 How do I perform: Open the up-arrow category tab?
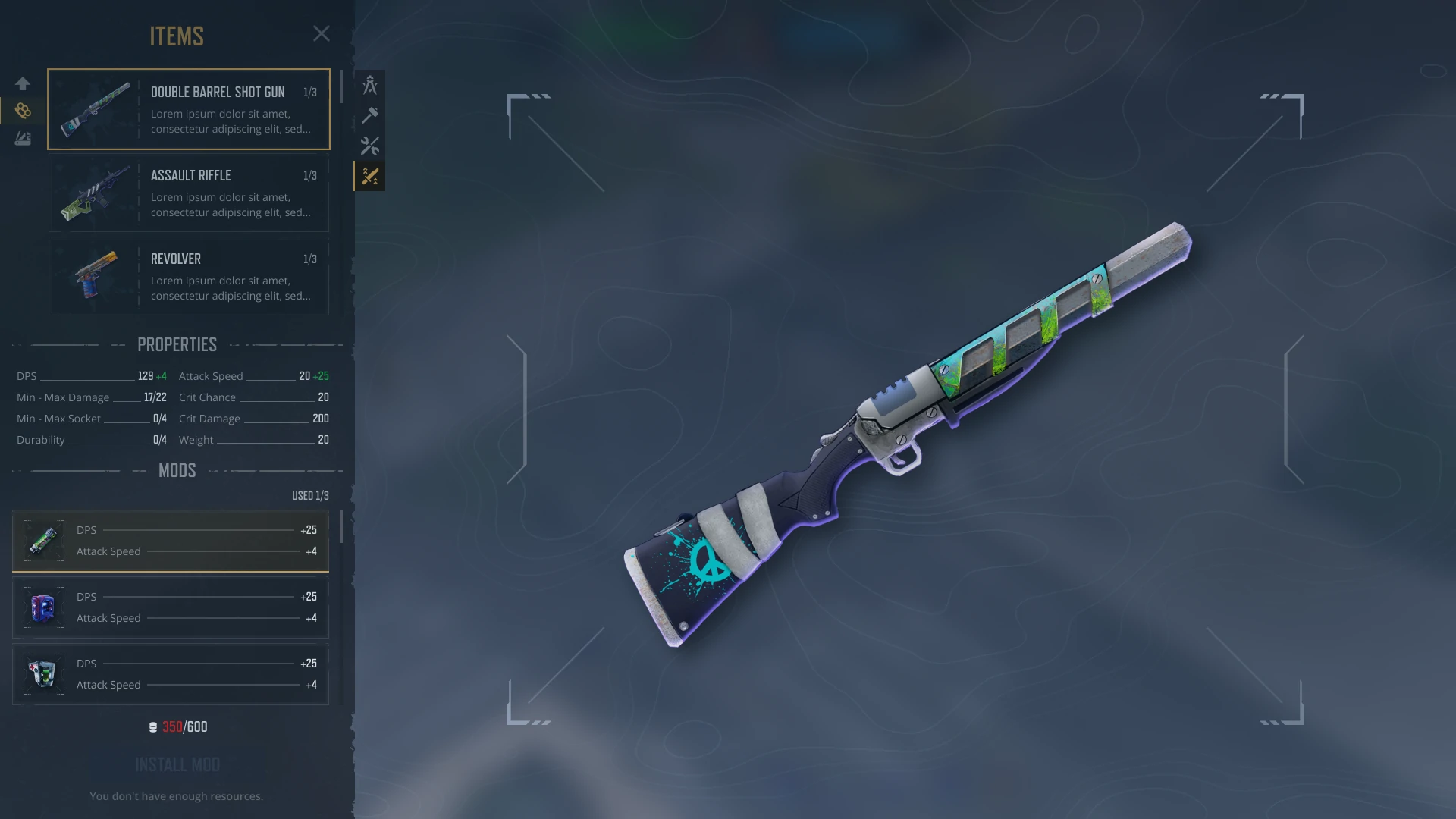23,83
